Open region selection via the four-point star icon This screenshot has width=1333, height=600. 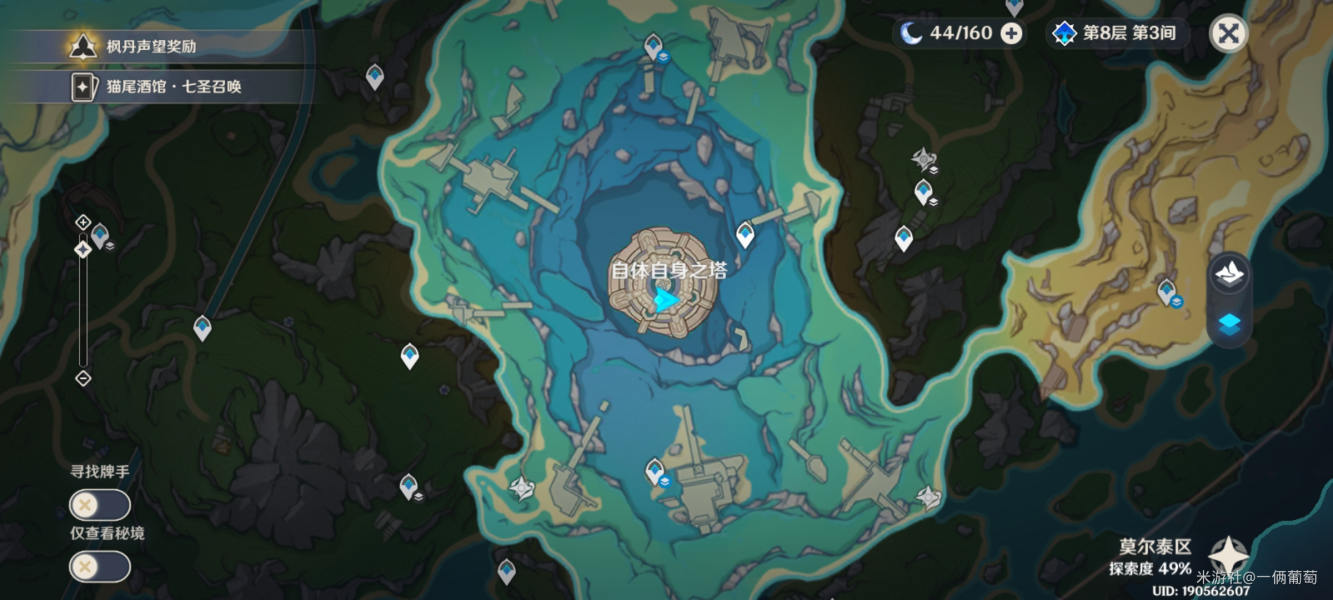coord(1227,556)
